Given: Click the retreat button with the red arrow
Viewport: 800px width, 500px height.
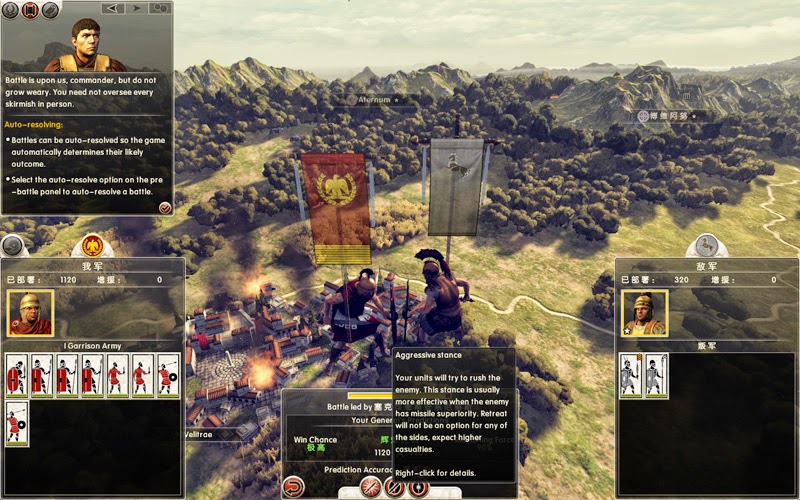Looking at the screenshot, I should pos(294,488).
